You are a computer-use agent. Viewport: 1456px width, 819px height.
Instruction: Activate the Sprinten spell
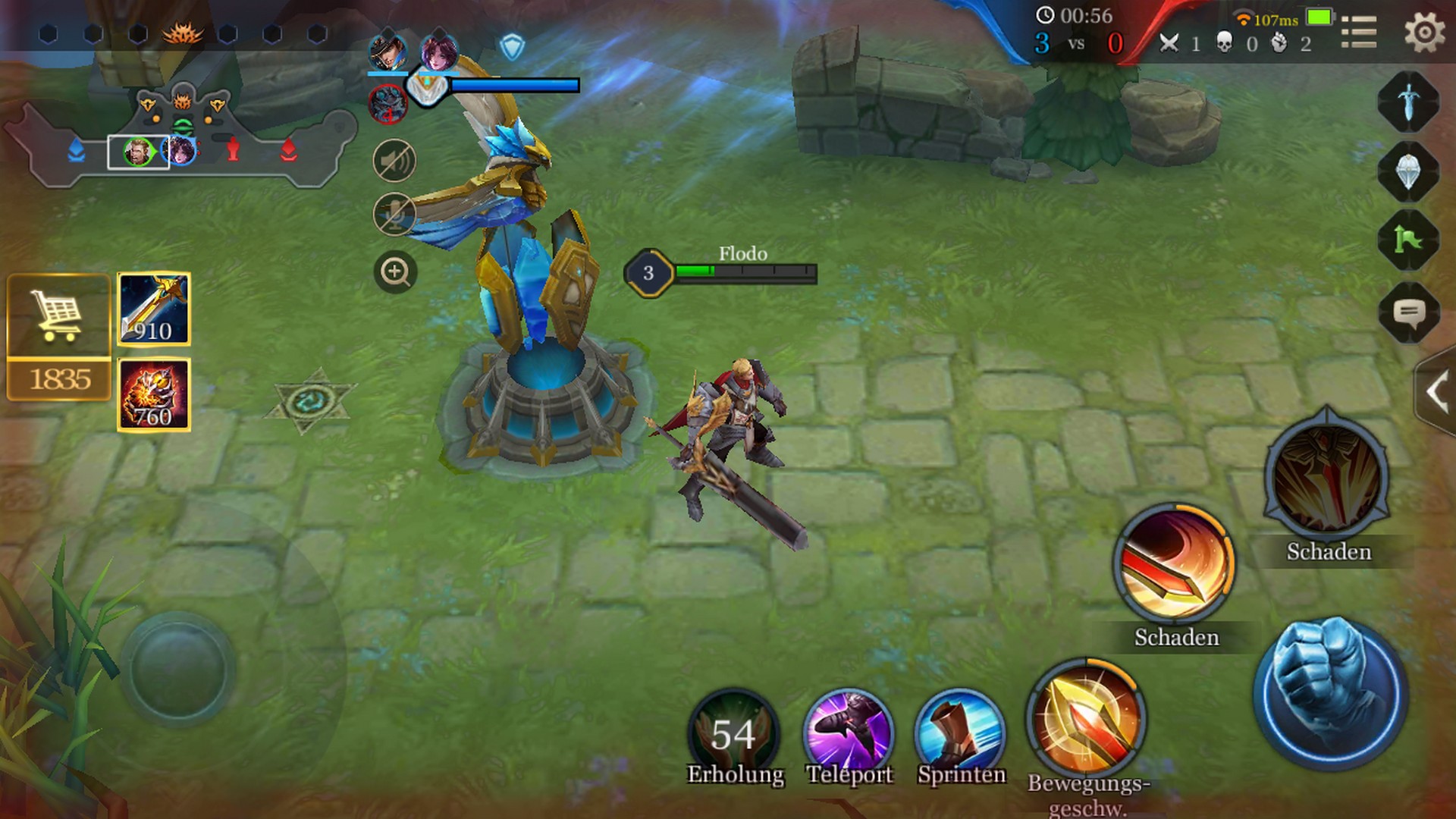coord(960,733)
